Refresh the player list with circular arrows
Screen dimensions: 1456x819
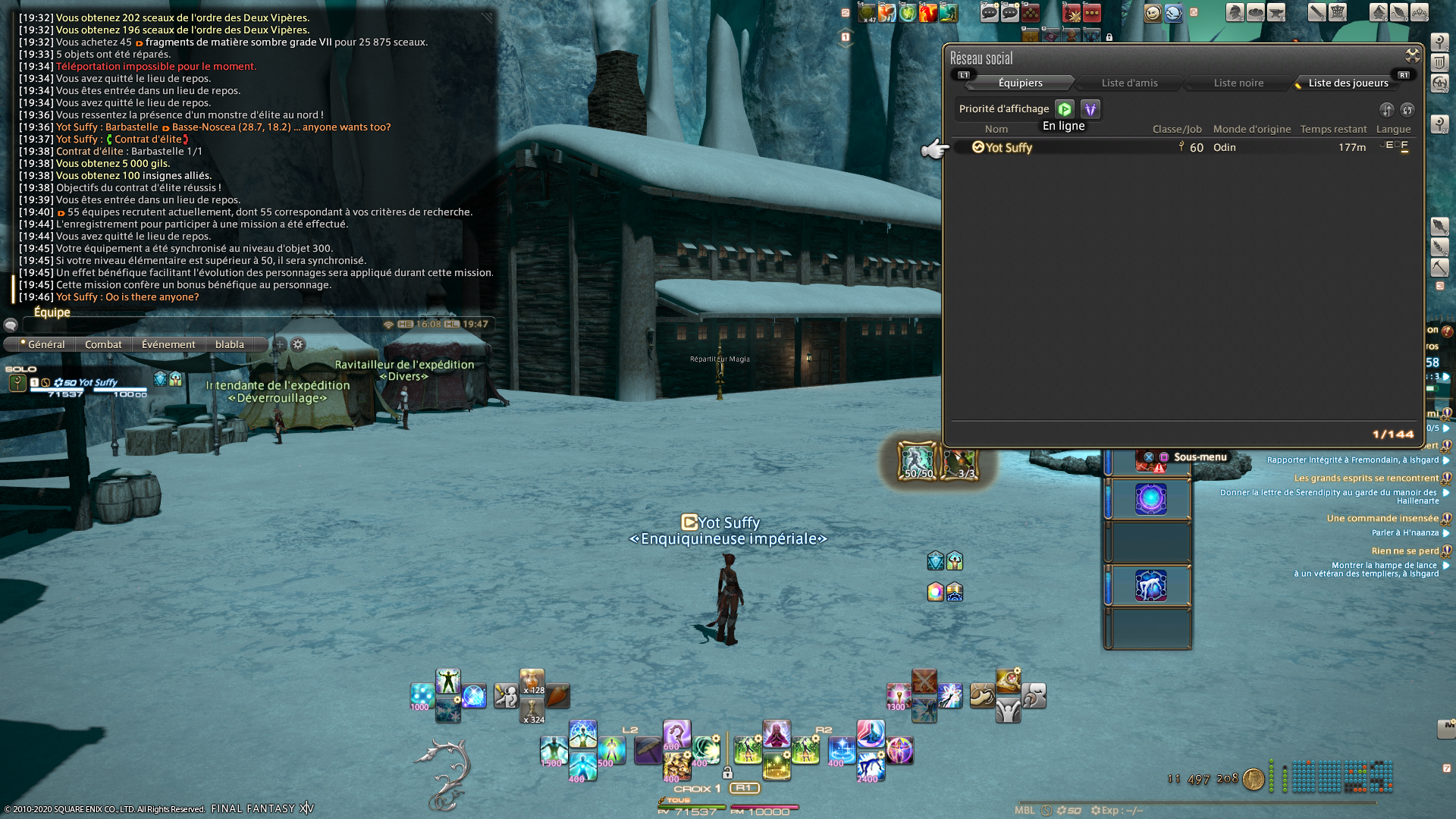[x=1407, y=110]
